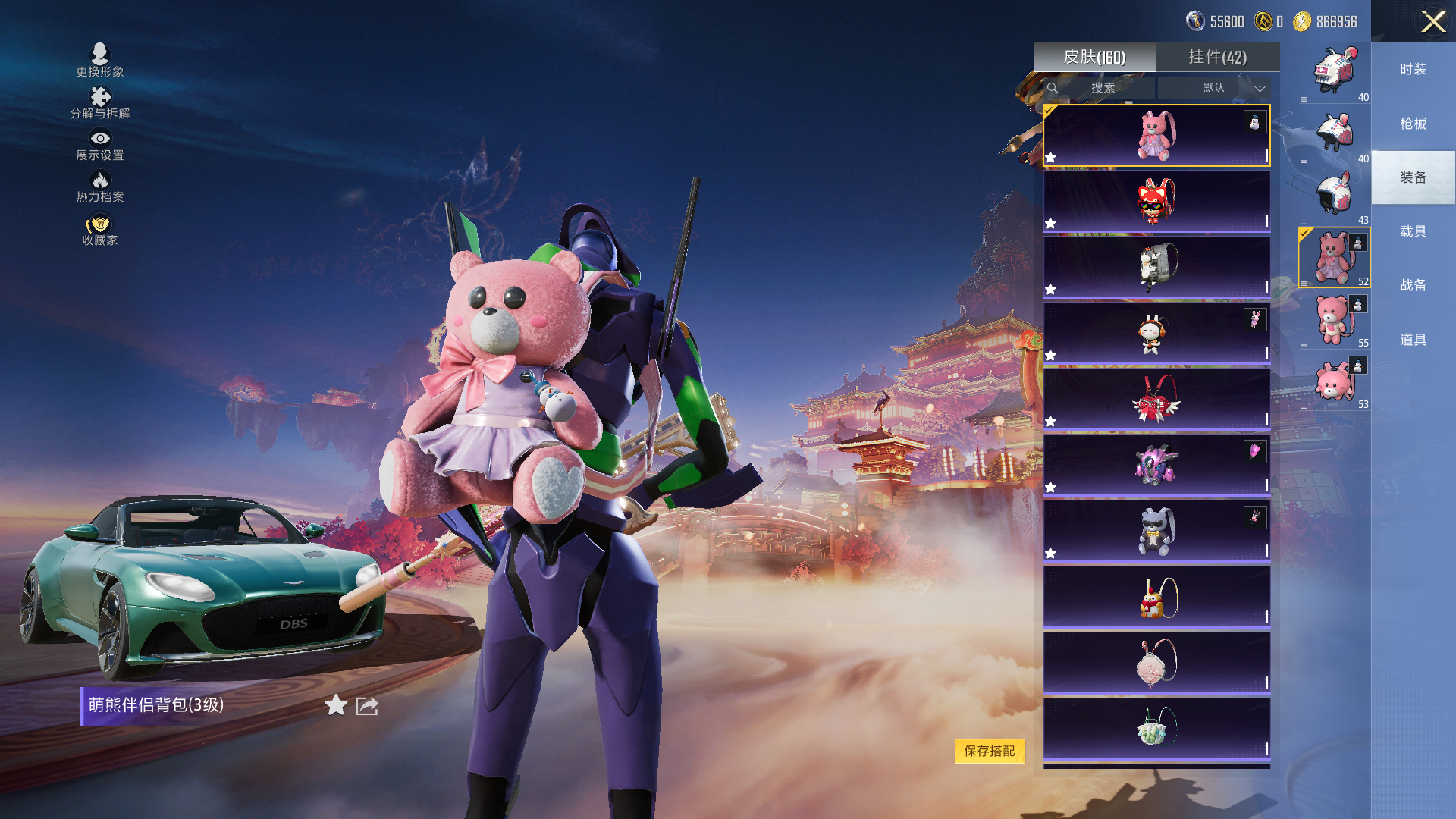Close the inventory screen with the X
This screenshot has width=1456, height=819.
click(x=1432, y=21)
